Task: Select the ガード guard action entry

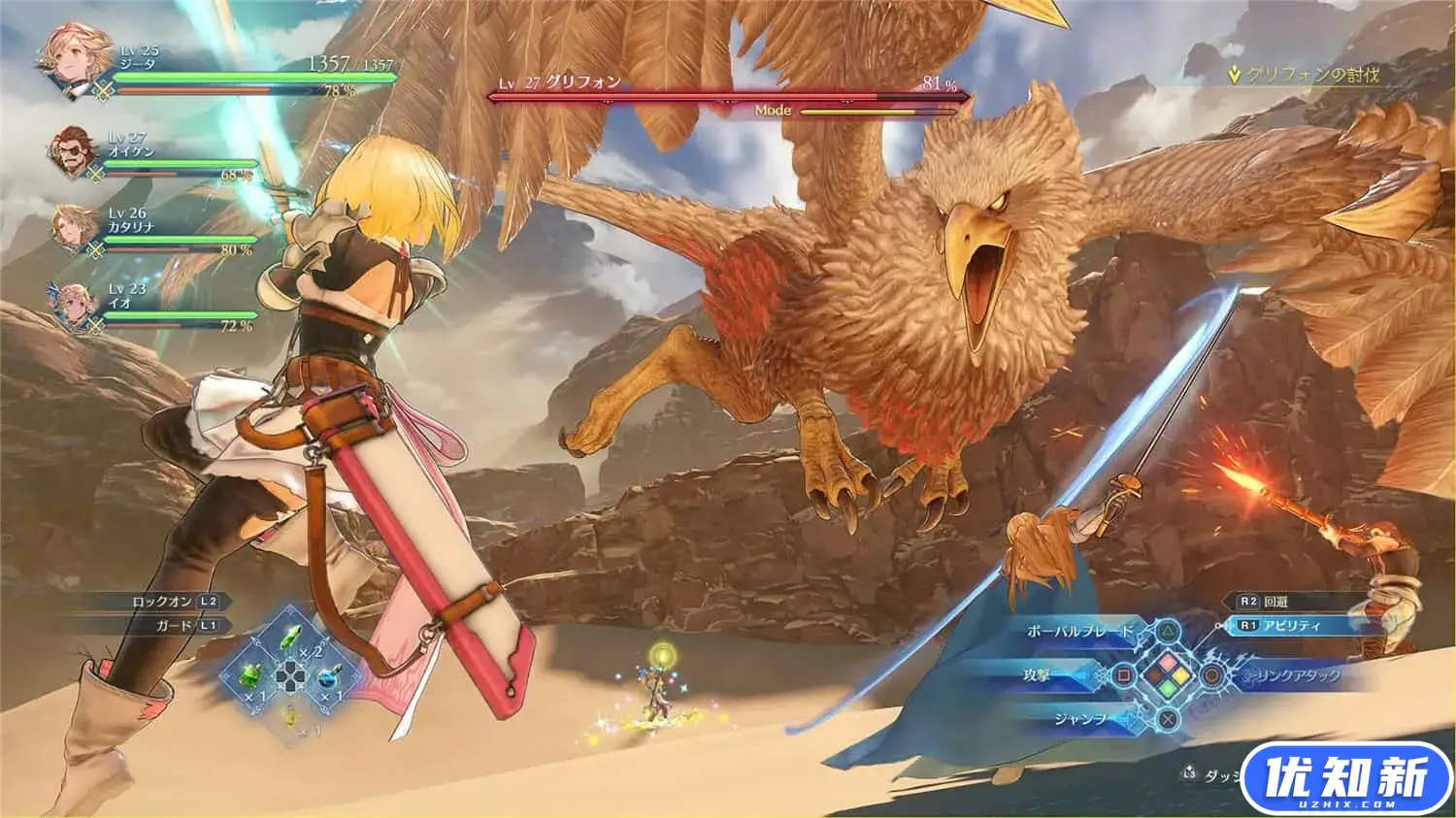Action: 186,626
